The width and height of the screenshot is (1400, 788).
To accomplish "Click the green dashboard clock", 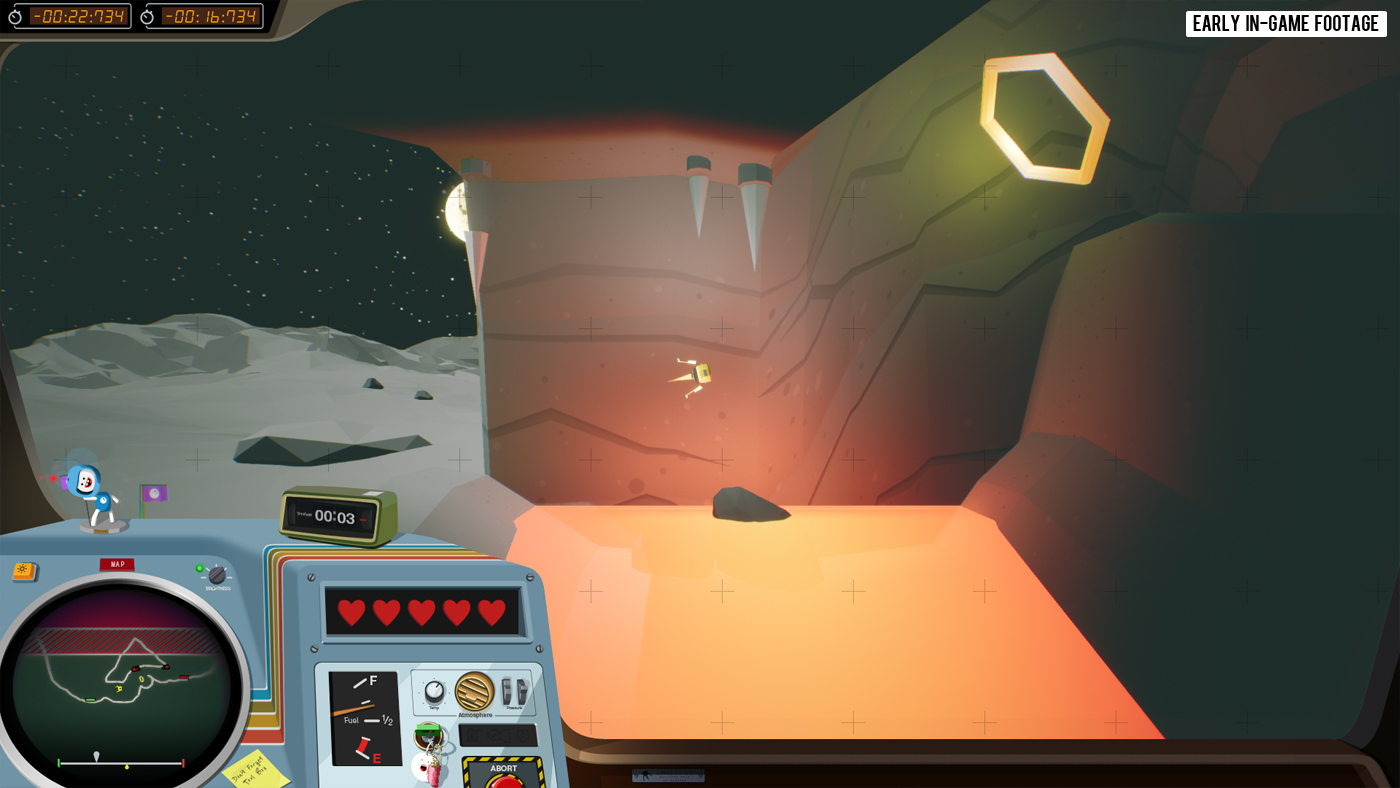I will coord(338,516).
